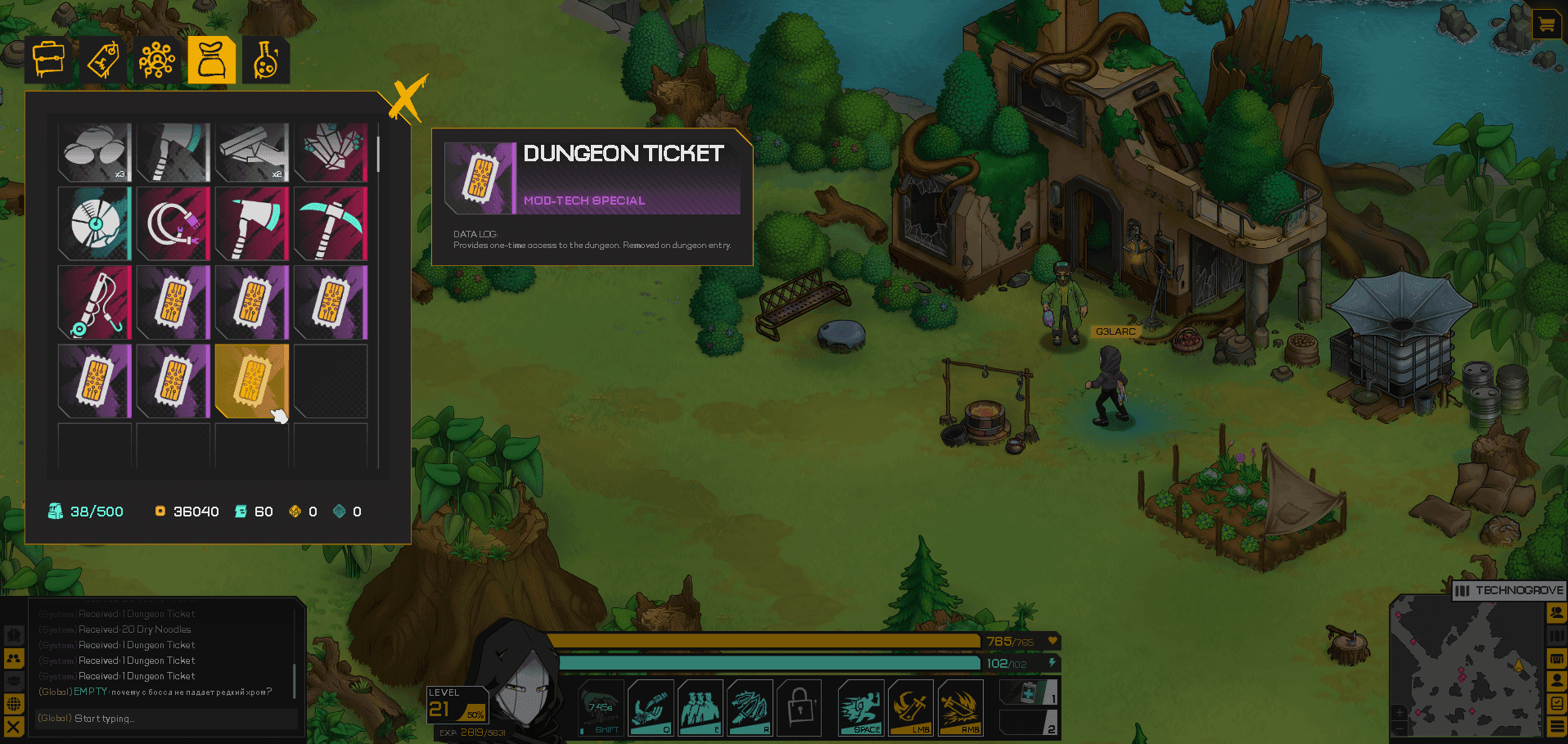
Task: Select the fishing rod item
Action: coord(95,302)
